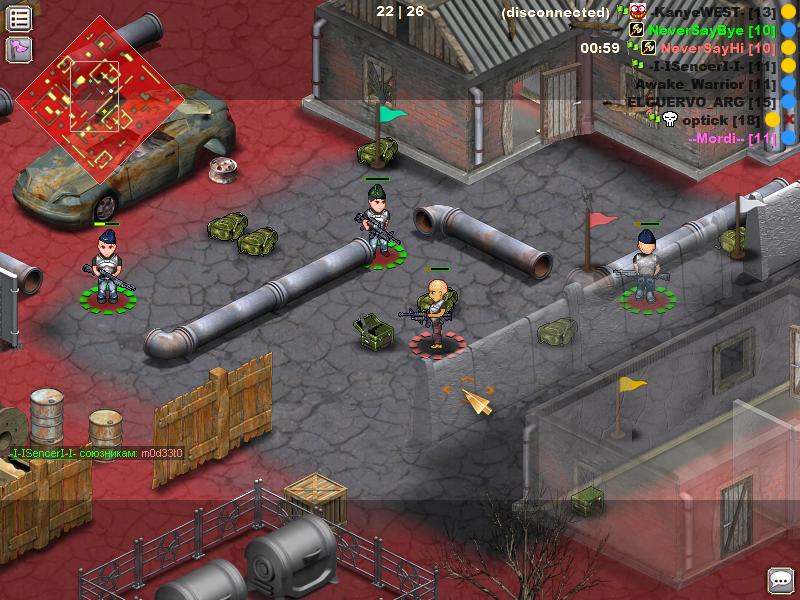Click the pink flag button
Viewport: 800px width, 600px height.
19,49
